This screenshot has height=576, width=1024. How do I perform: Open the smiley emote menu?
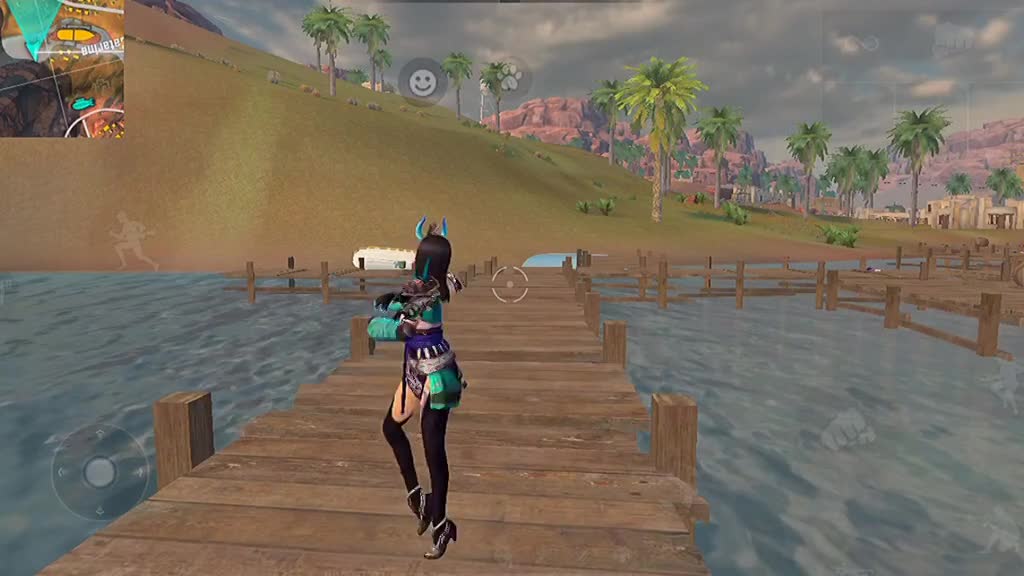[423, 82]
